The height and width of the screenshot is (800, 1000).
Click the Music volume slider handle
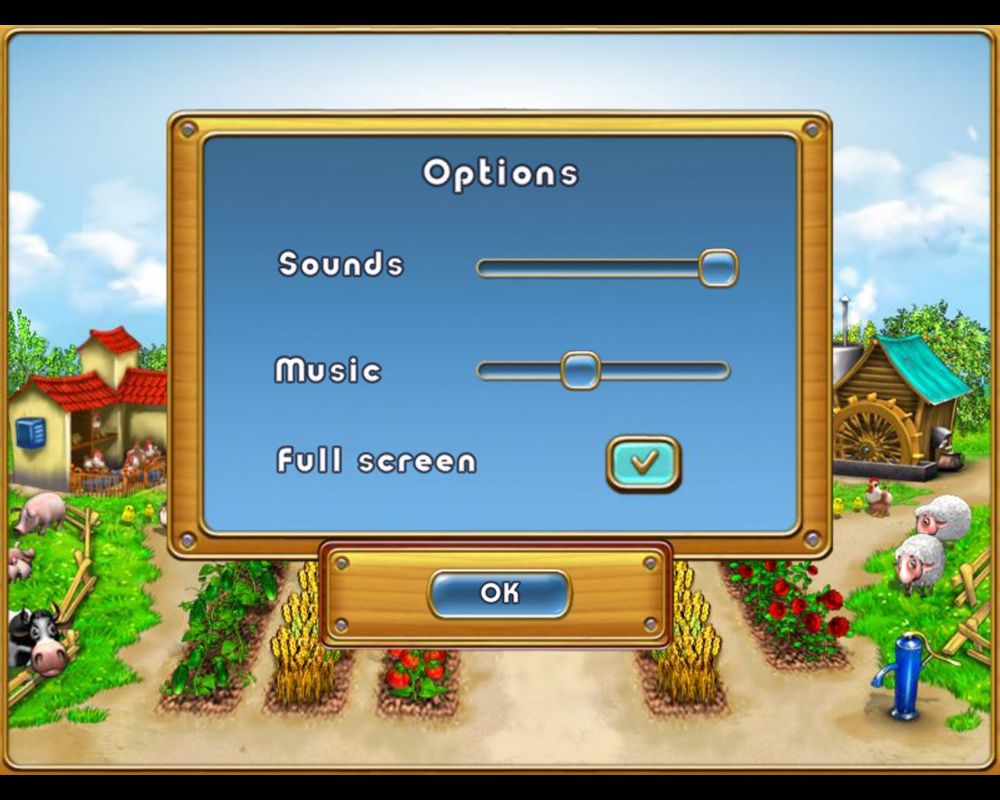580,370
